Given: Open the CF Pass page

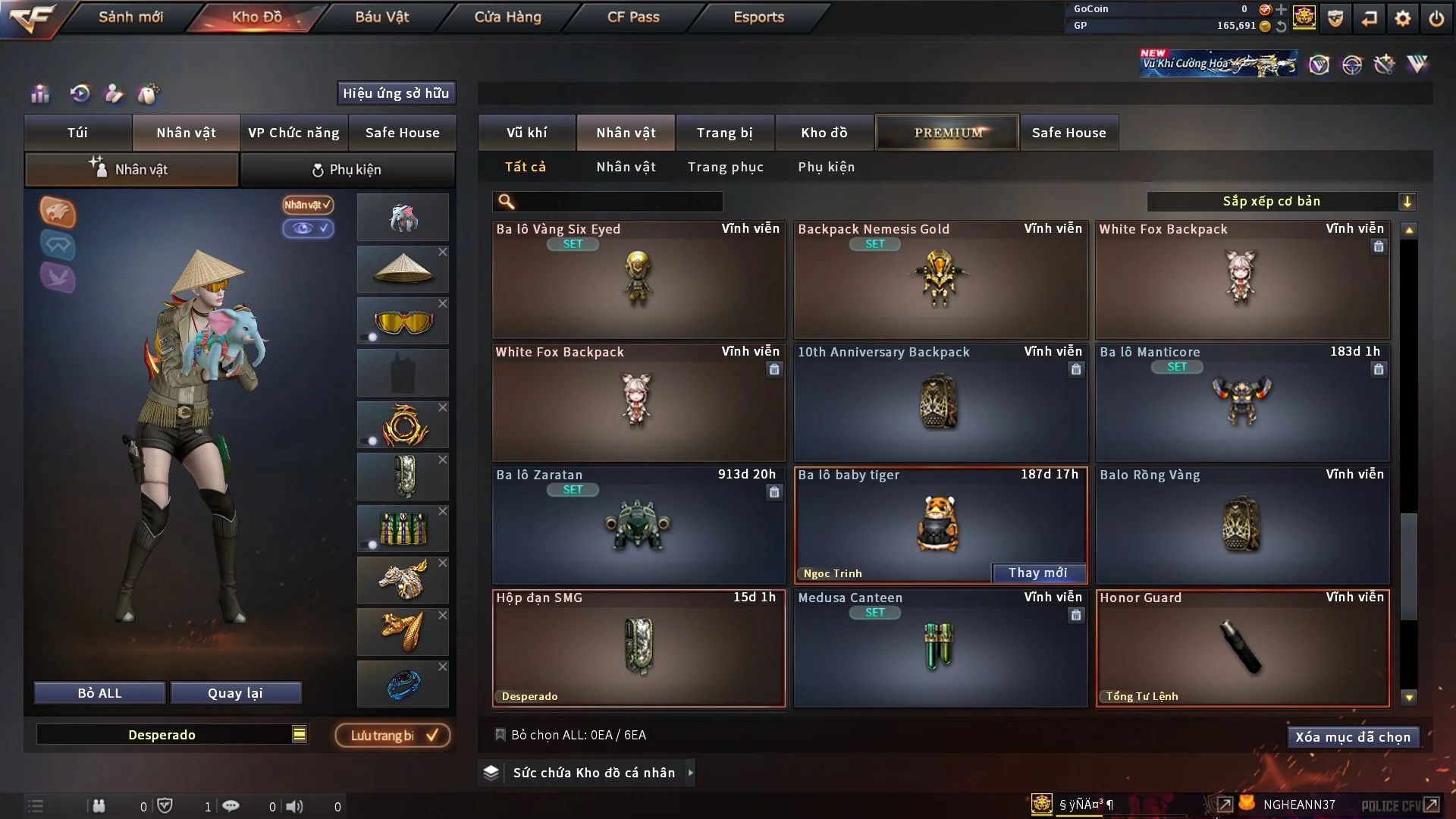Looking at the screenshot, I should 633,17.
